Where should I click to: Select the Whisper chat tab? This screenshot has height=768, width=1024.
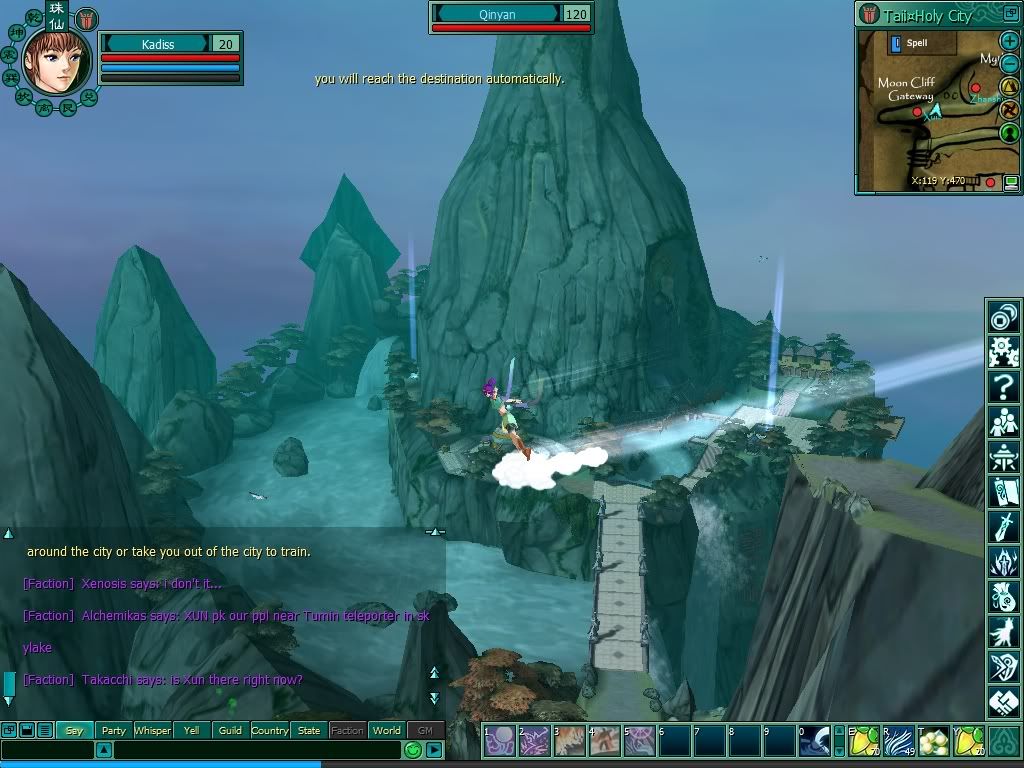coord(152,730)
